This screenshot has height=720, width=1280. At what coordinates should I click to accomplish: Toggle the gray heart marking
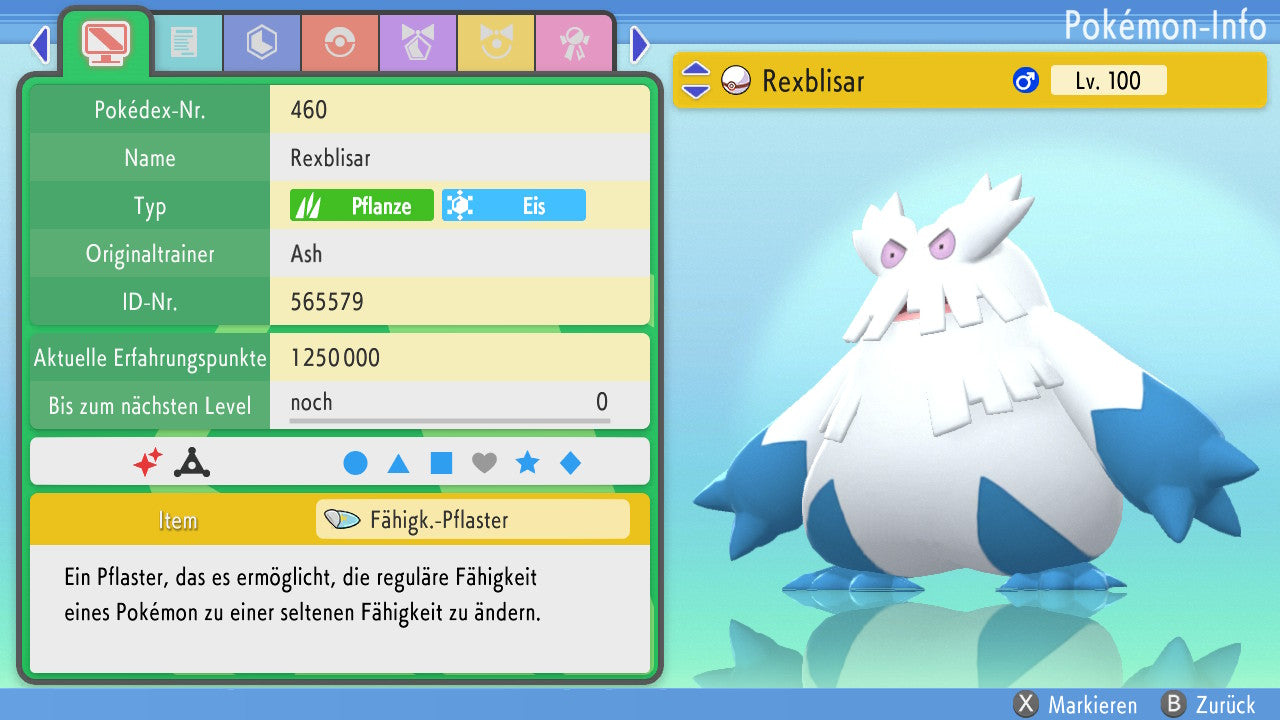point(484,463)
